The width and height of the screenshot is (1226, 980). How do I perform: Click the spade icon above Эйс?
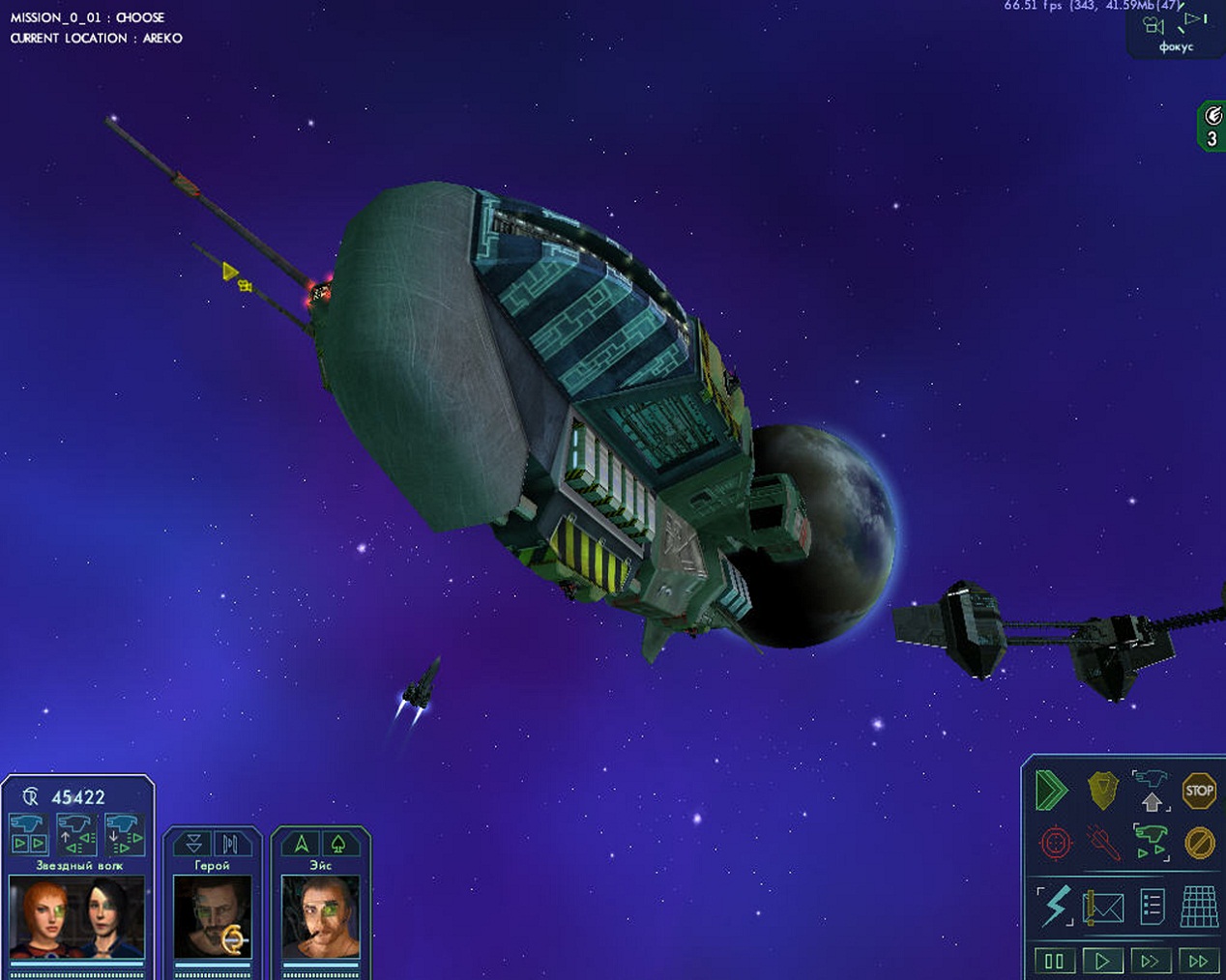(x=338, y=844)
